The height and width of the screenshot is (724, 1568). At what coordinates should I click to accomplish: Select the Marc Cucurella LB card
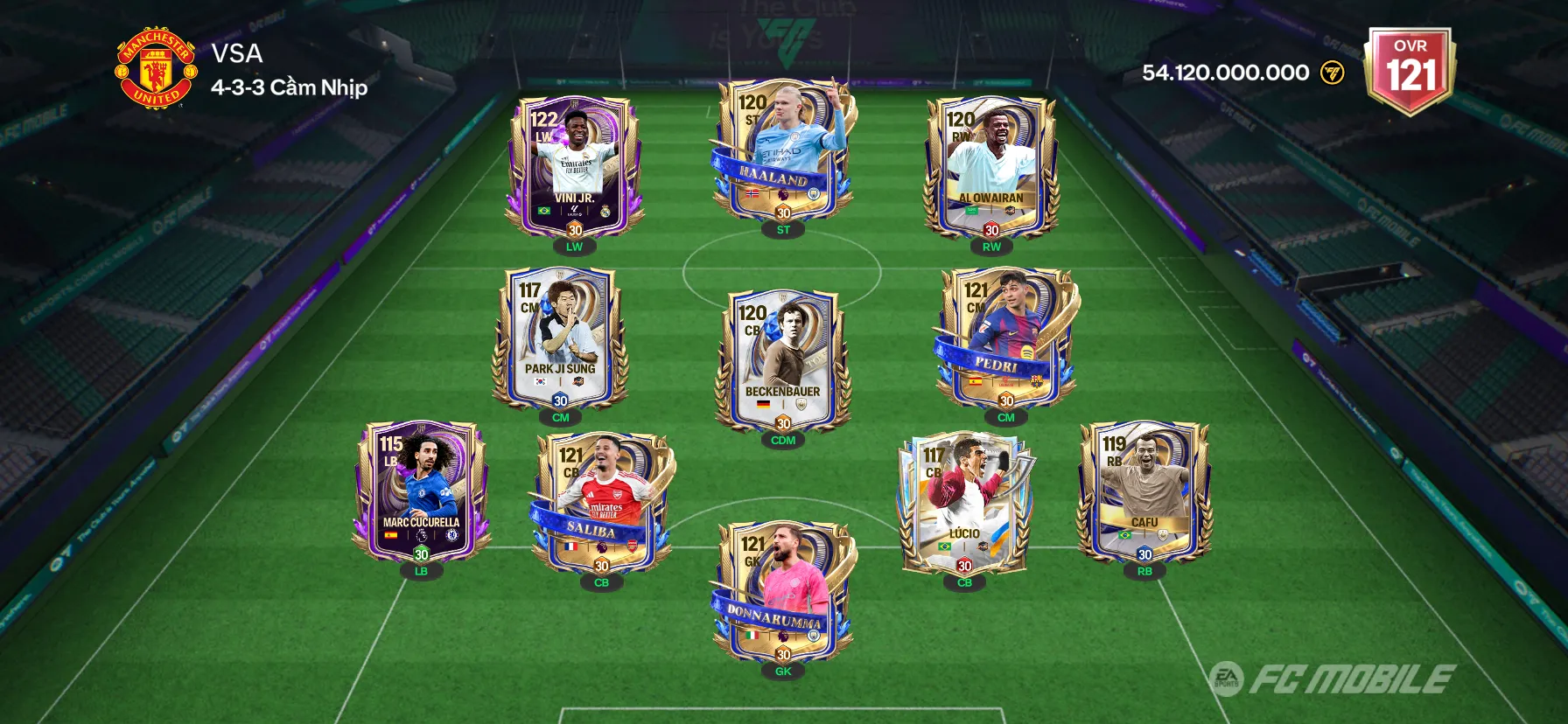421,492
